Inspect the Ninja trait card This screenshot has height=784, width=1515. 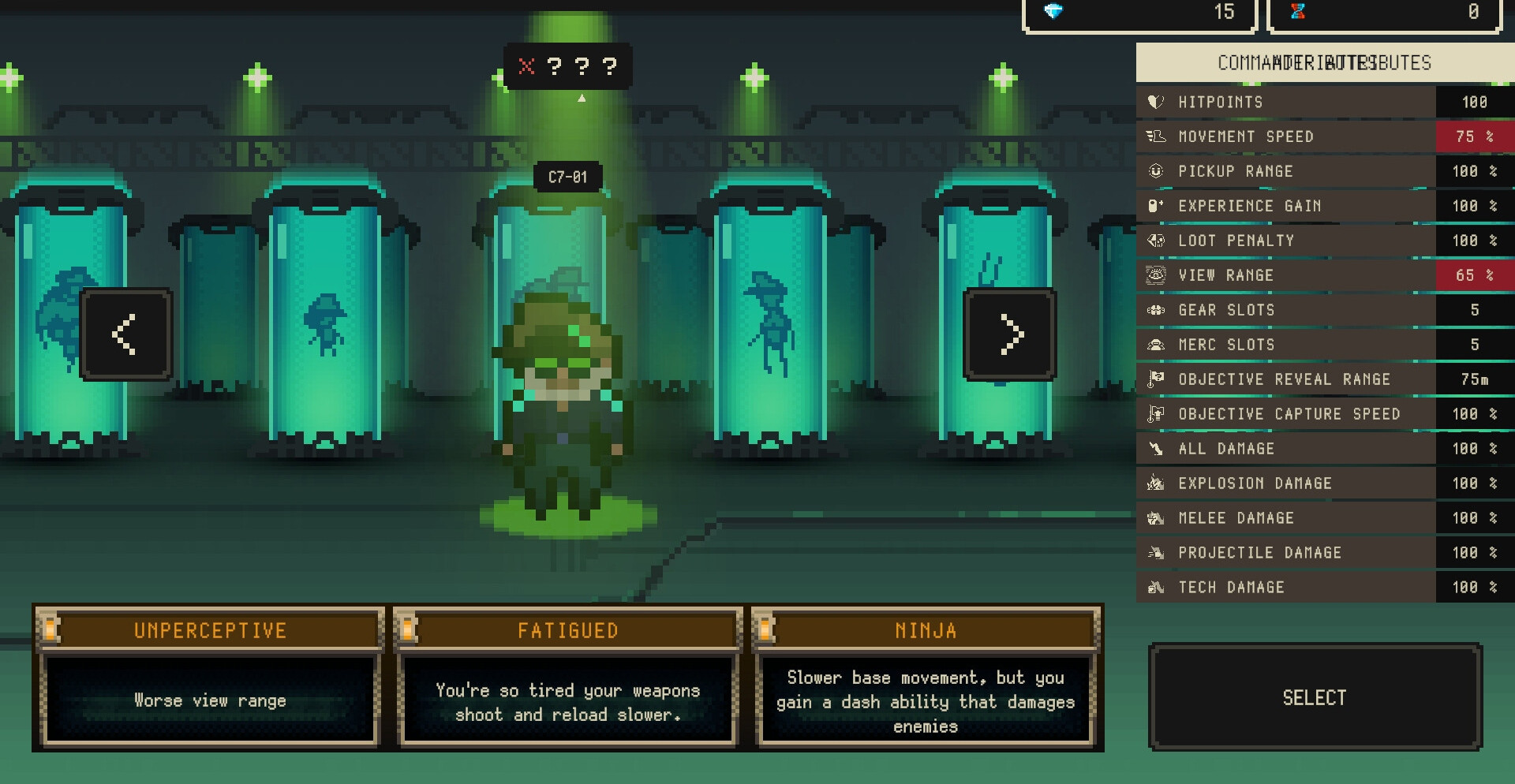pyautogui.click(x=926, y=677)
